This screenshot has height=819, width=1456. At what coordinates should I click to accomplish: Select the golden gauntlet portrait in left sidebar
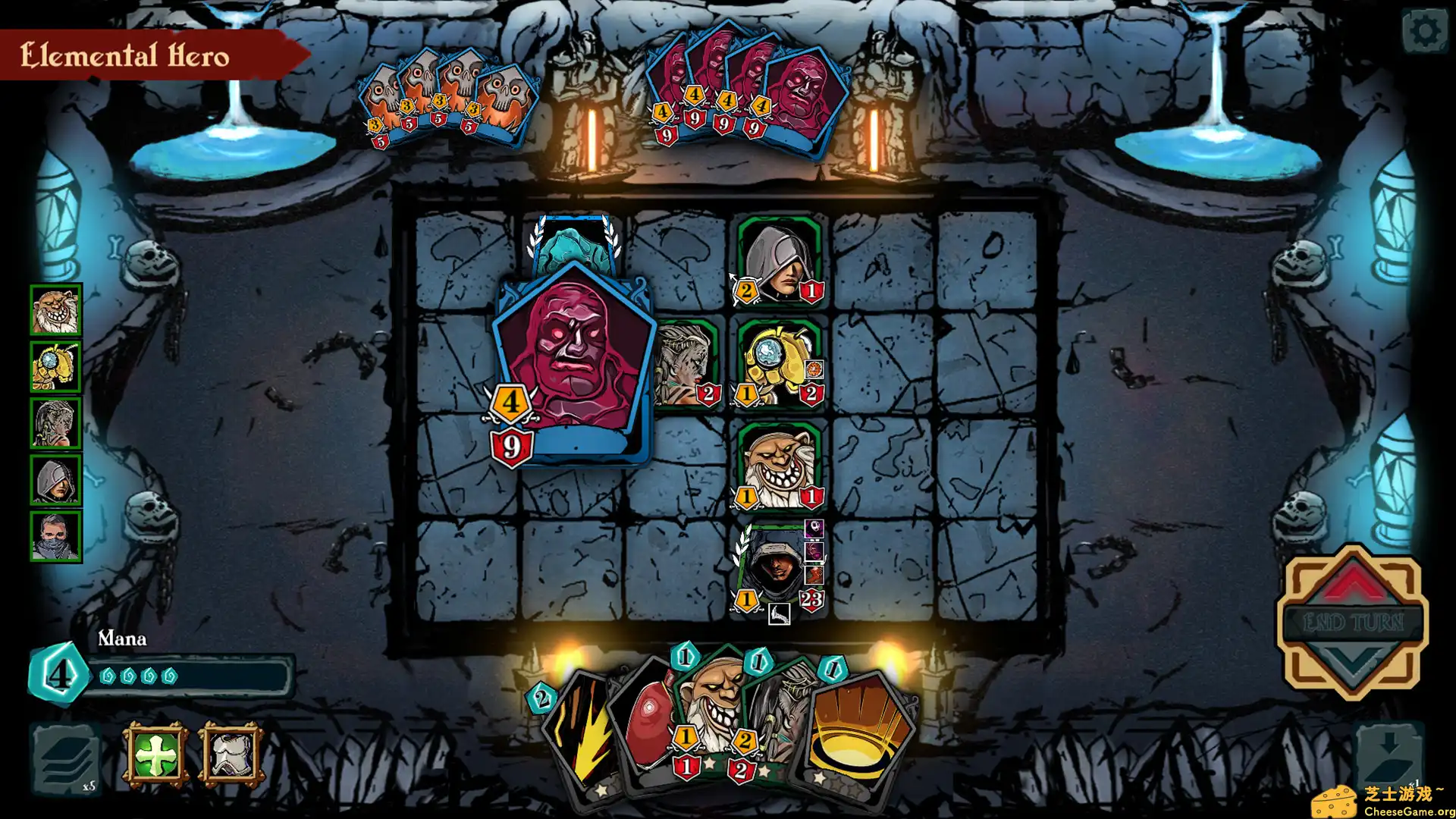click(56, 366)
